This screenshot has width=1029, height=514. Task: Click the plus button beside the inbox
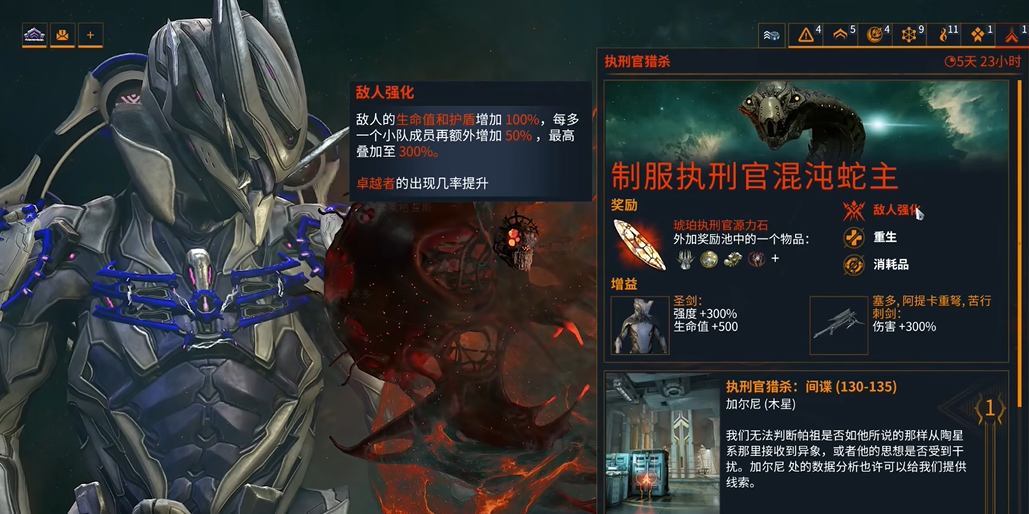pos(90,35)
